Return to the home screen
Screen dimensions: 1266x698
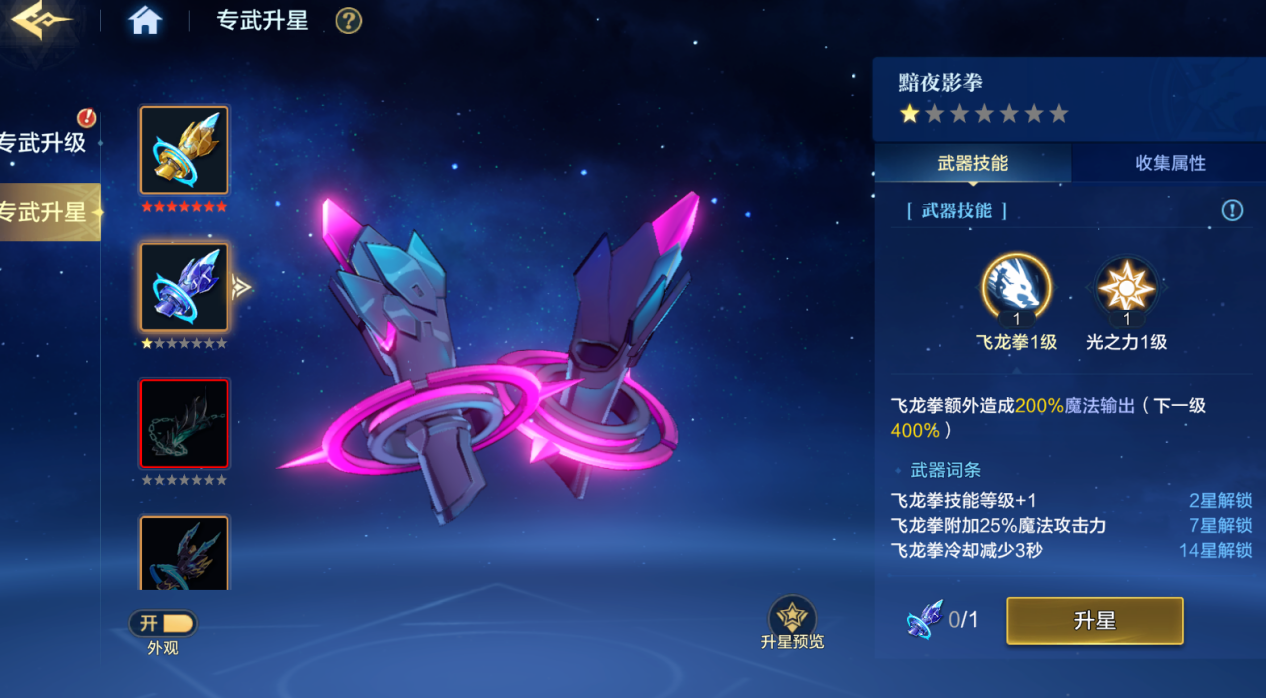tap(145, 21)
